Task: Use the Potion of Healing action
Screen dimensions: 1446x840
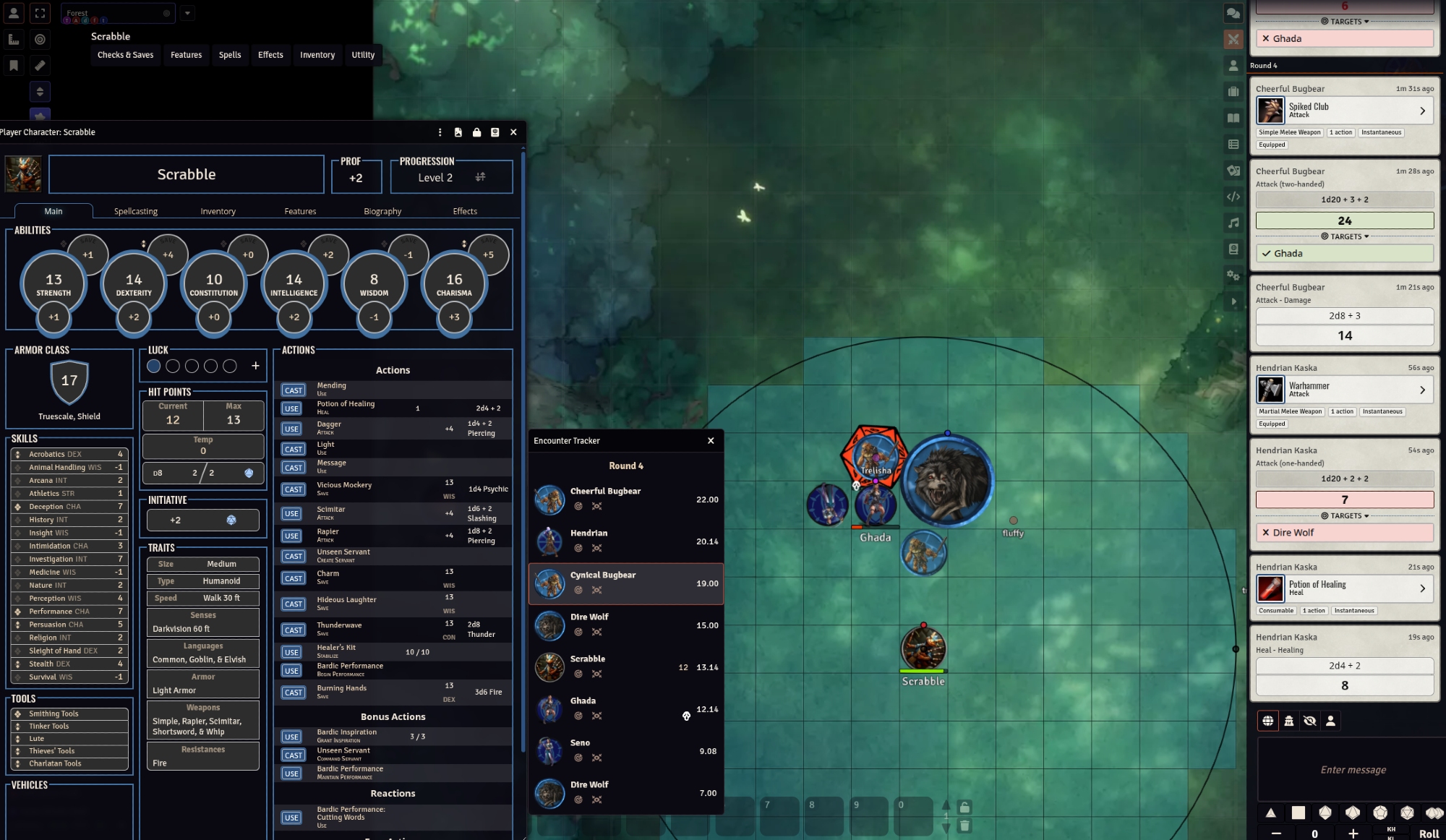Action: pyautogui.click(x=291, y=408)
